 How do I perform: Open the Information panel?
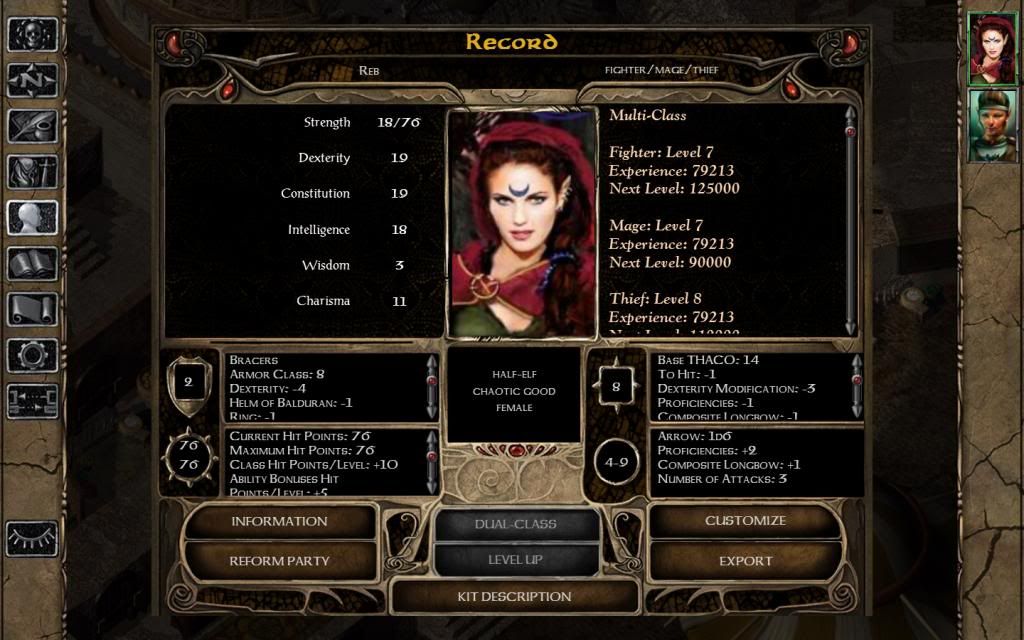point(280,521)
